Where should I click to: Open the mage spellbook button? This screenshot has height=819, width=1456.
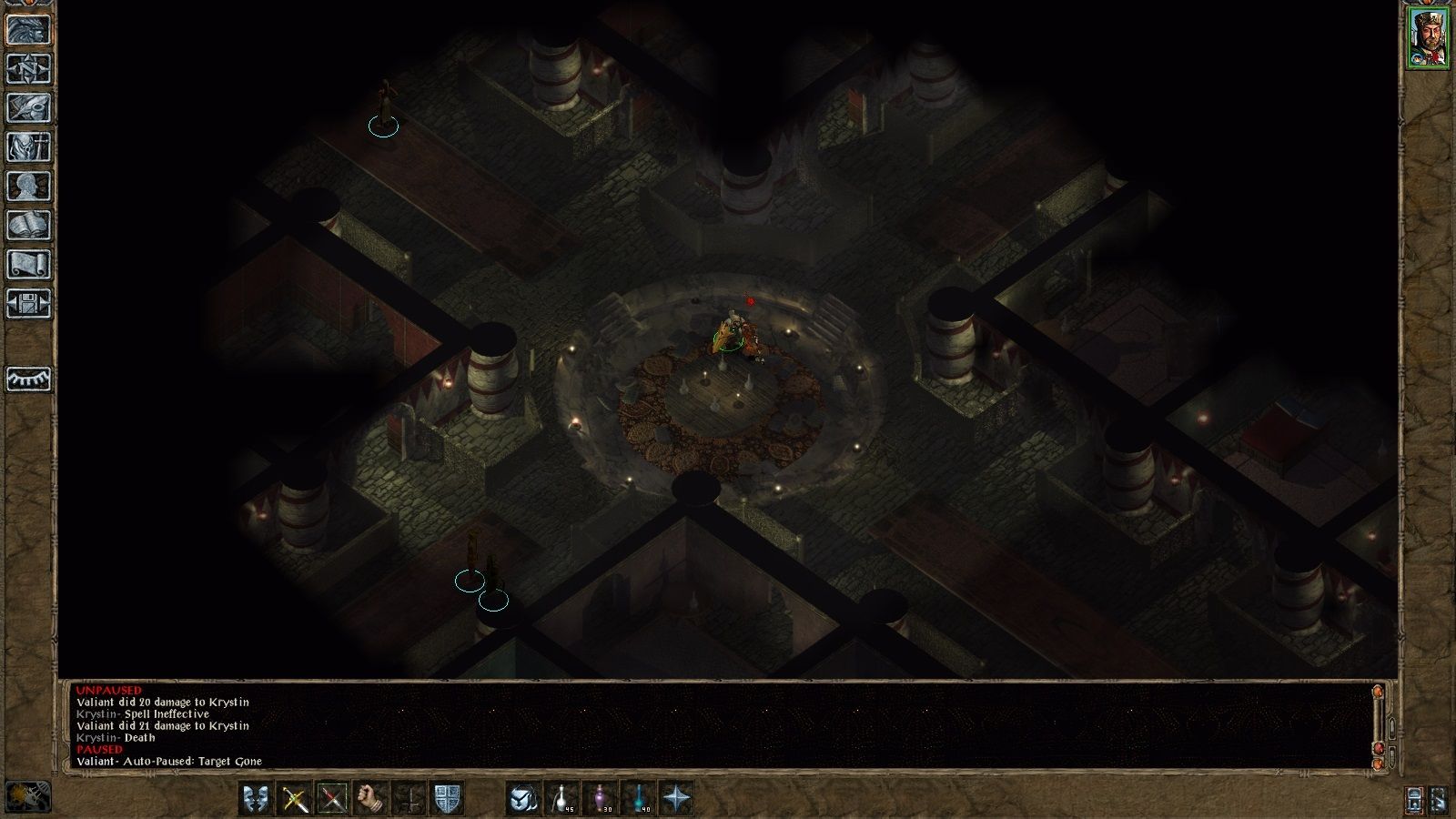click(28, 225)
